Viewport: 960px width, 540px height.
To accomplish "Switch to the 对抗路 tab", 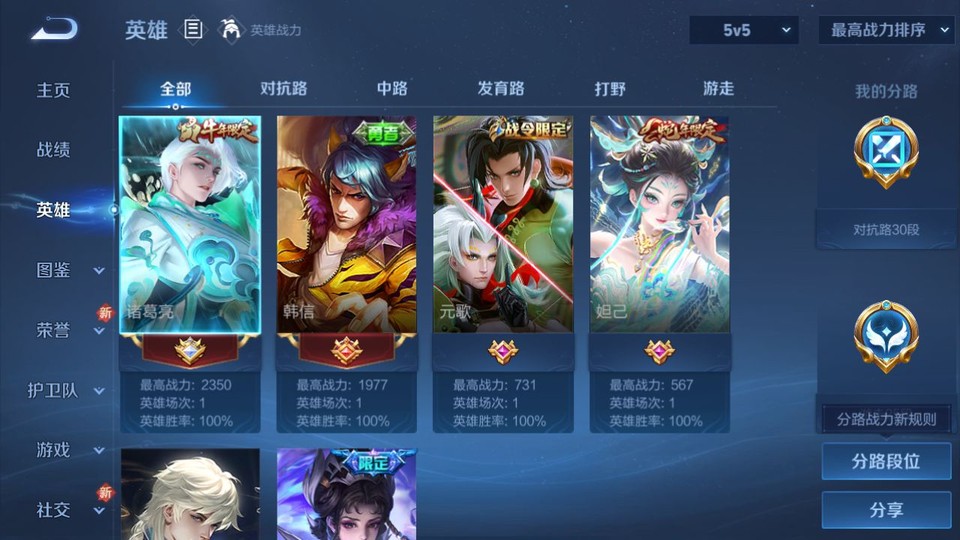I will 283,88.
